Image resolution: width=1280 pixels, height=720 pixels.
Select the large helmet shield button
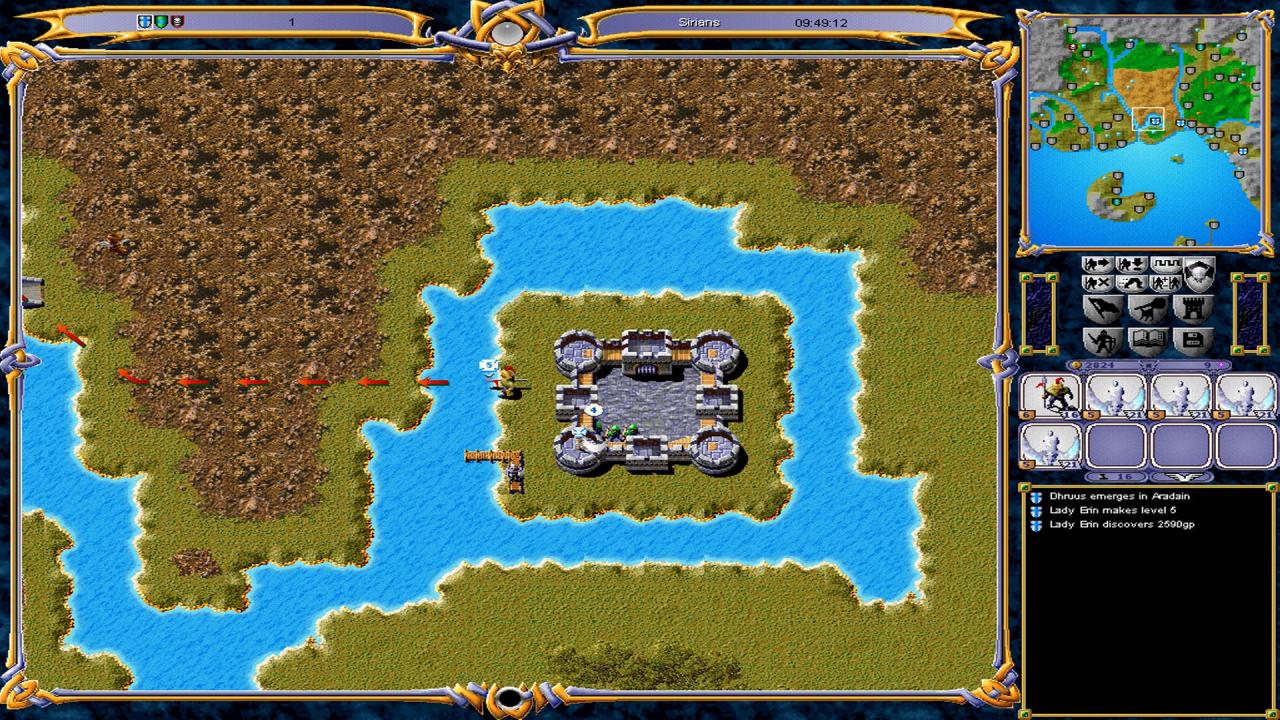1199,273
